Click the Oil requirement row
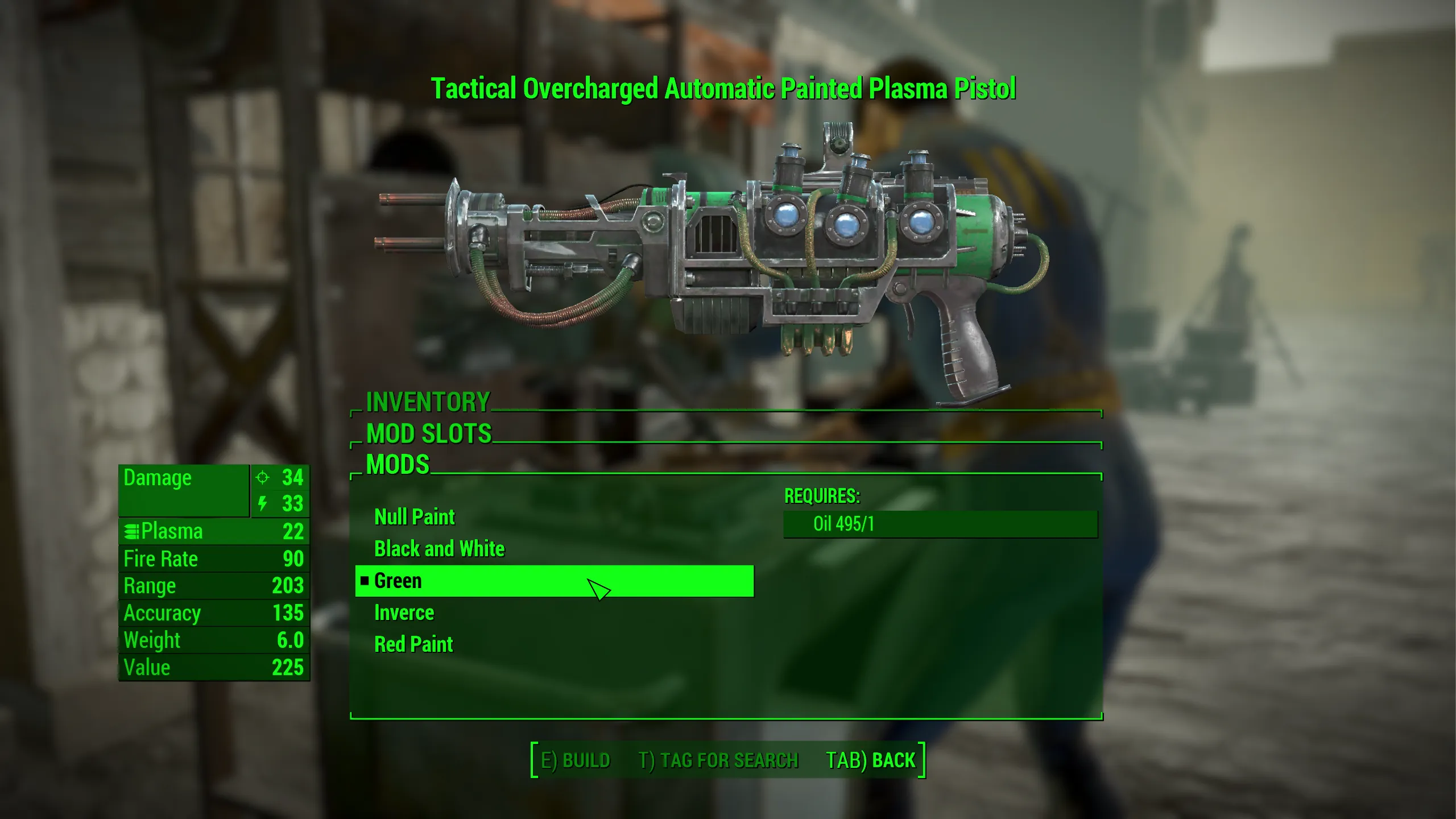Image resolution: width=1456 pixels, height=819 pixels. click(x=940, y=524)
